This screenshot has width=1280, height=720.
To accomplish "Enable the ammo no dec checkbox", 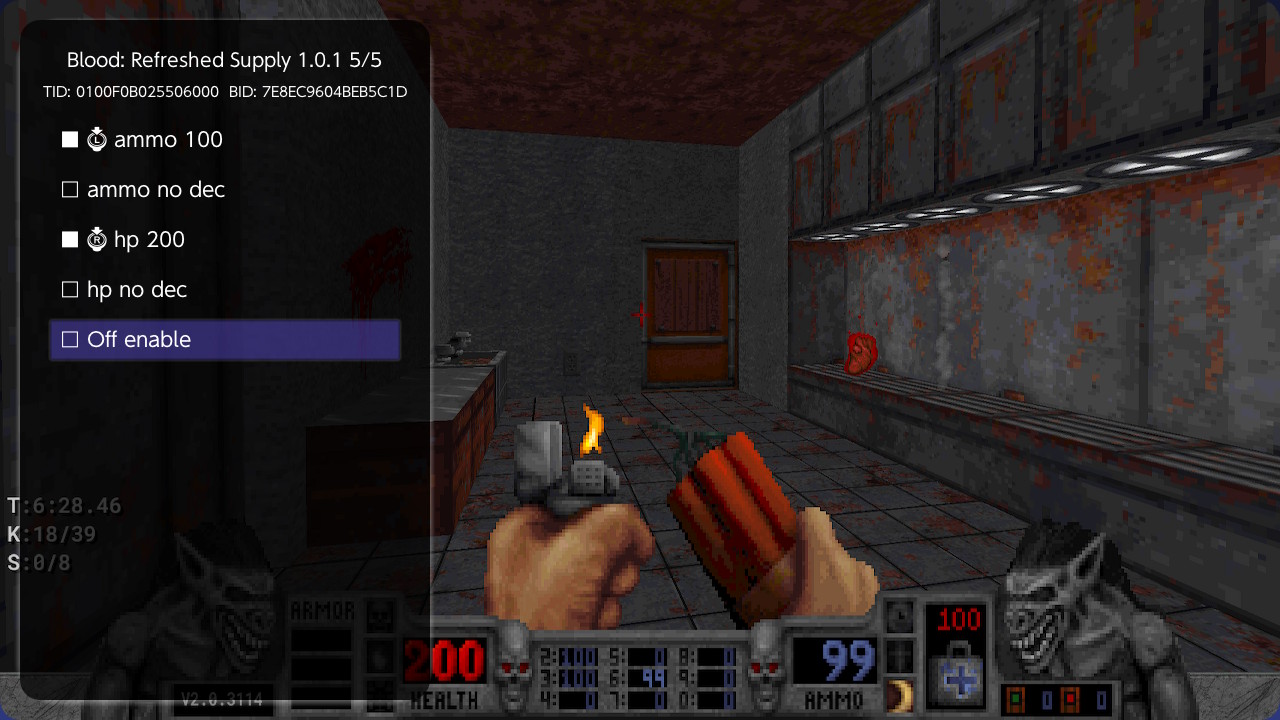I will coord(70,189).
